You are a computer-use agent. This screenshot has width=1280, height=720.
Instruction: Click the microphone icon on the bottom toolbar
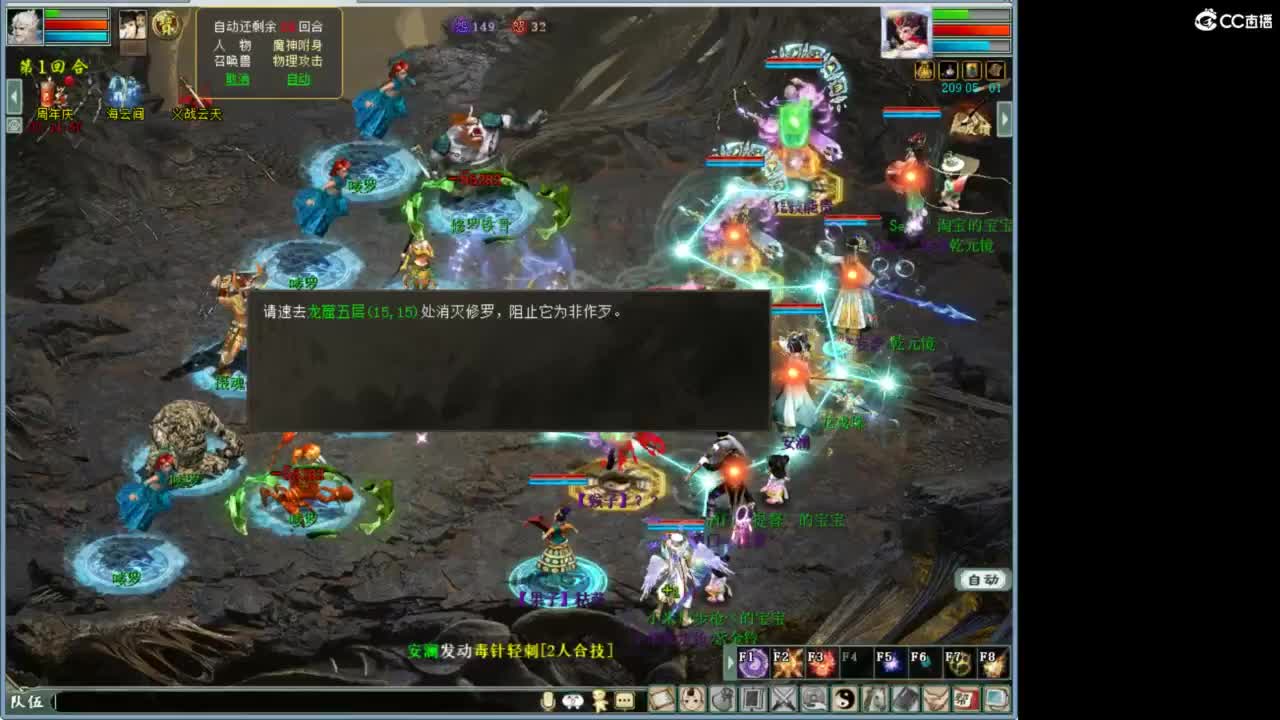(546, 701)
